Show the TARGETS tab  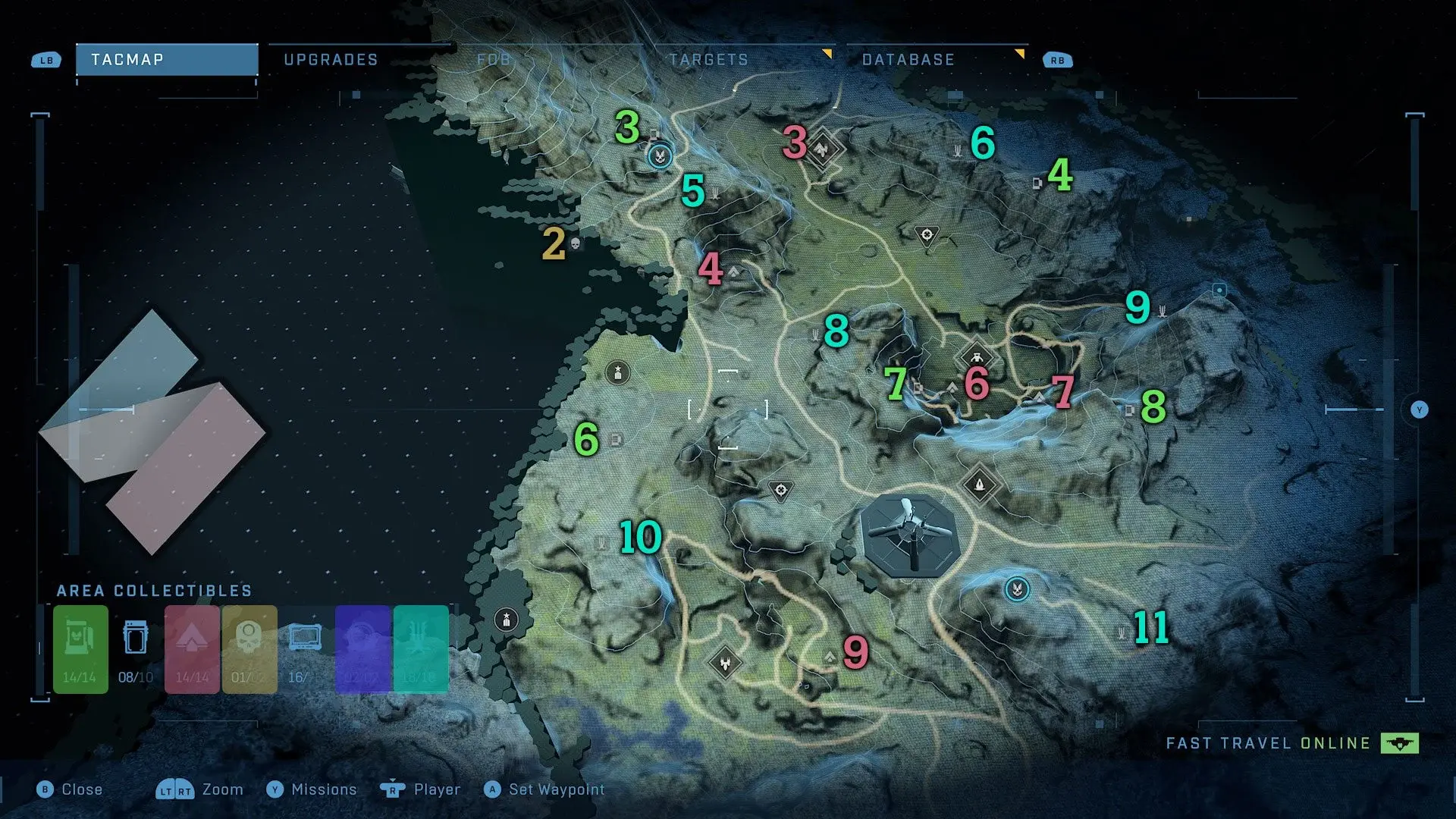click(709, 60)
